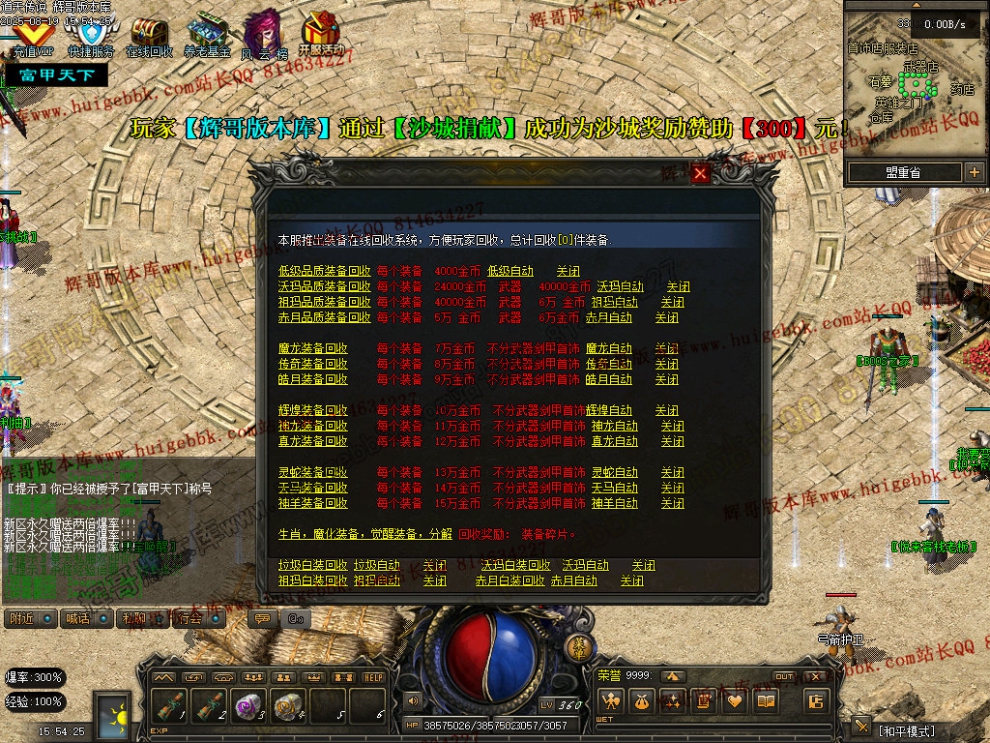
Task: Click the plus button beside 盟重省
Action: pos(974,173)
